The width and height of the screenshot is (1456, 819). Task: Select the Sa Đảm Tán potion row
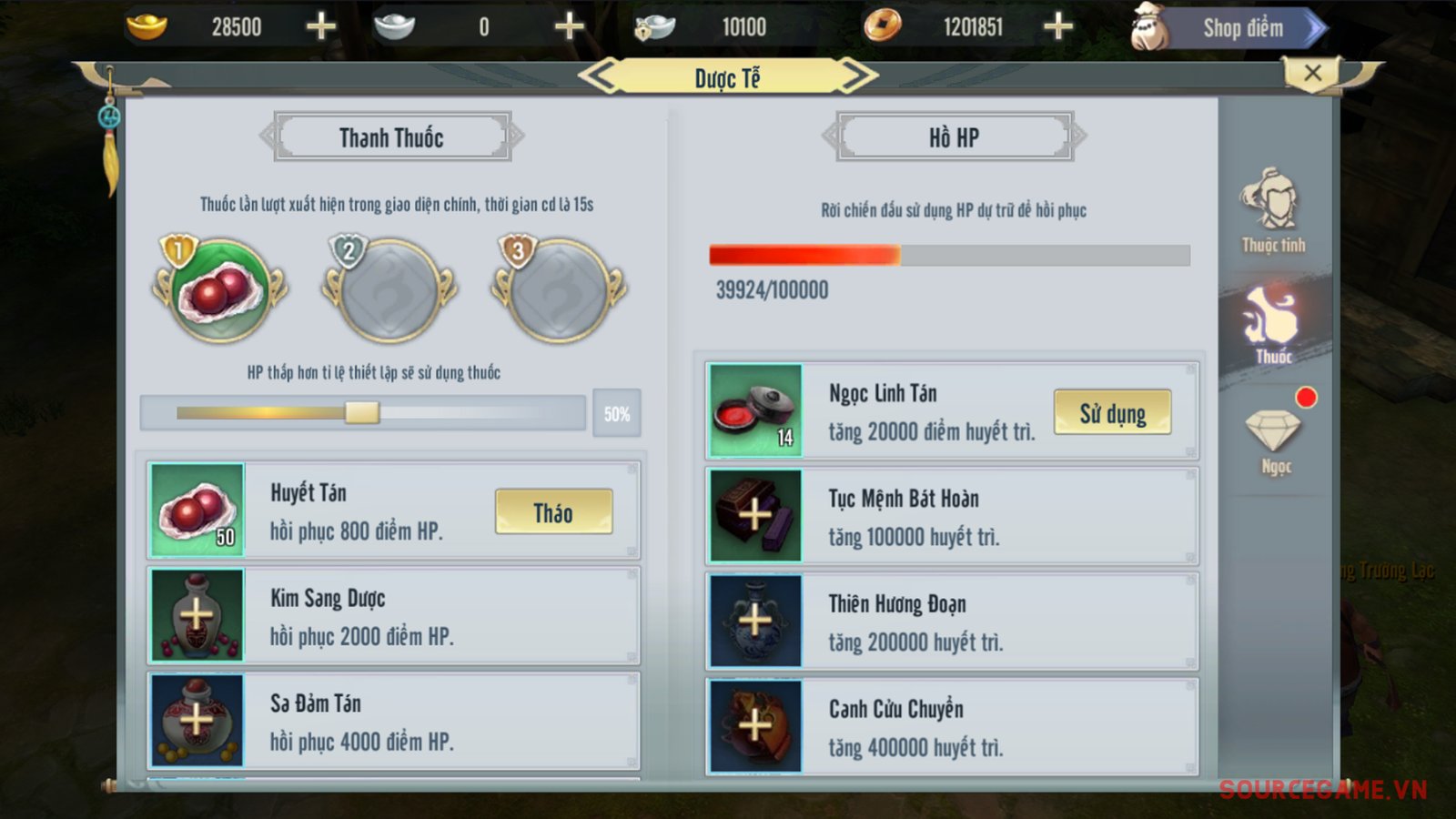pos(393,722)
